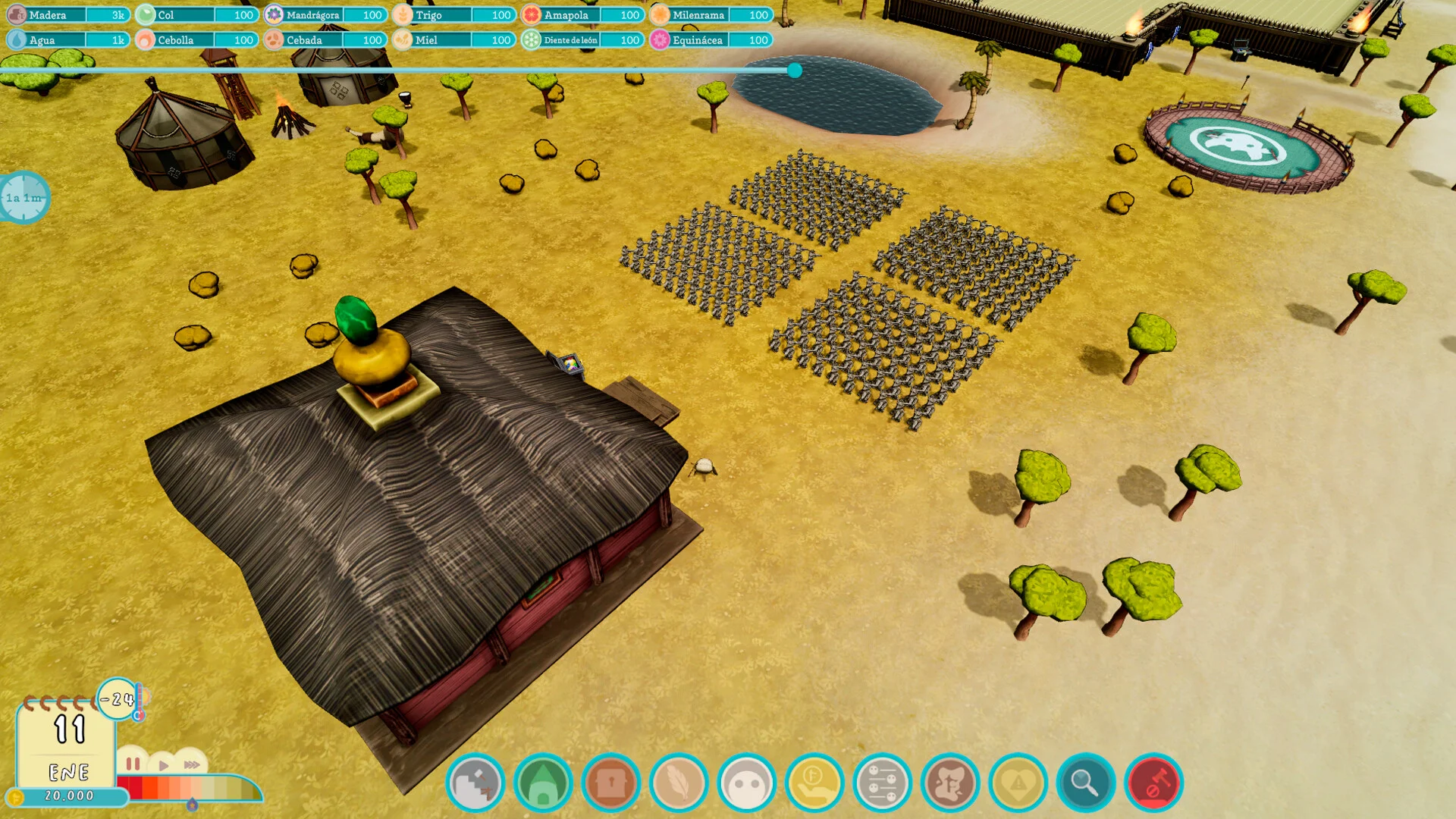The height and width of the screenshot is (819, 1456).
Task: Click the Trigo resource indicator
Action: [x=453, y=15]
